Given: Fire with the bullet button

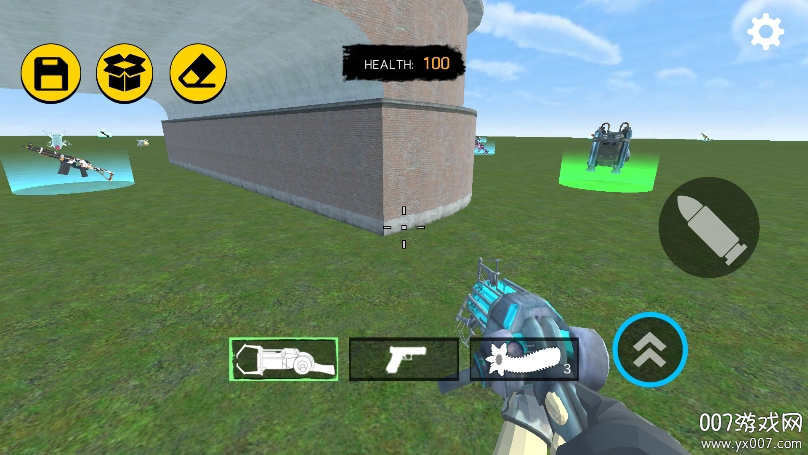Looking at the screenshot, I should click(x=709, y=228).
